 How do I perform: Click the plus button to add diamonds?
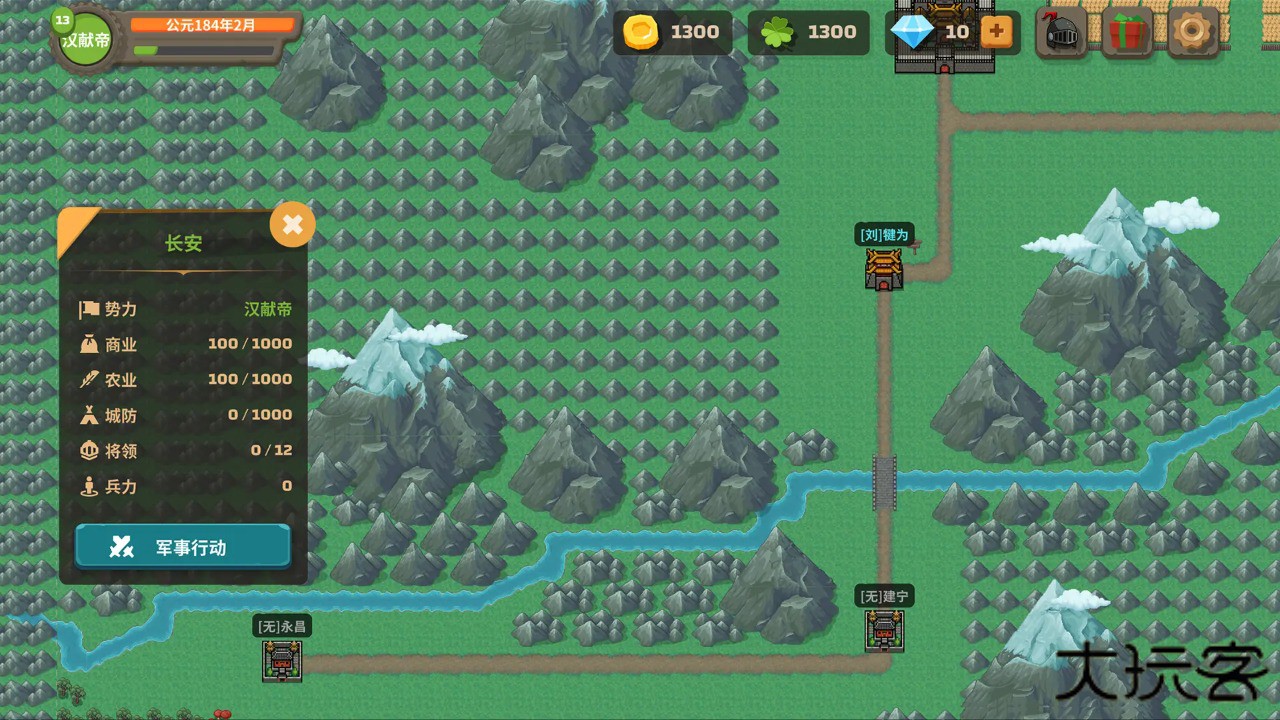coord(995,32)
